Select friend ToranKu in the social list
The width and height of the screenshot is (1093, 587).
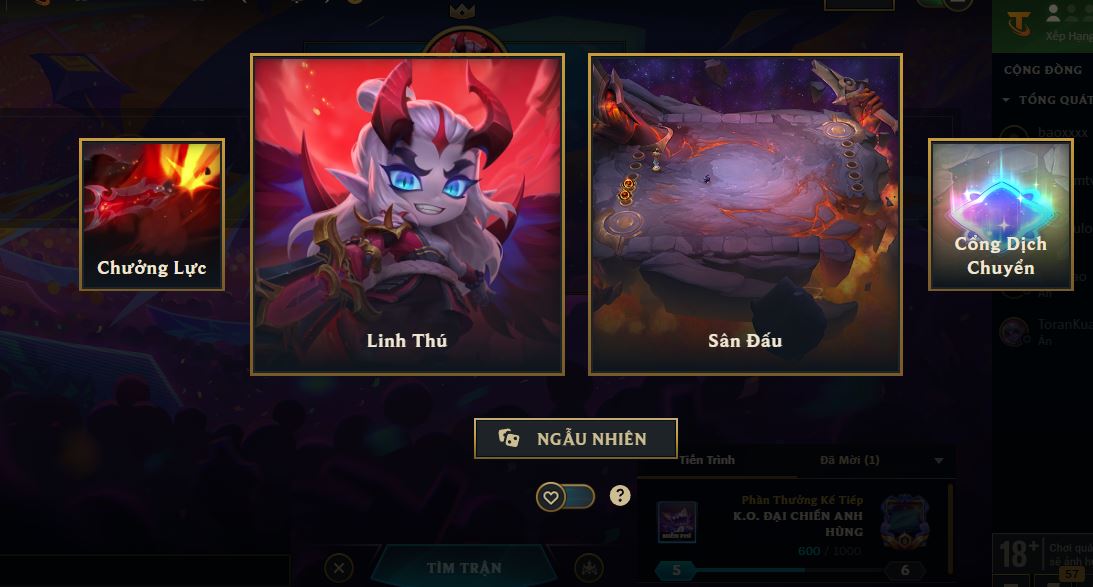point(1060,326)
